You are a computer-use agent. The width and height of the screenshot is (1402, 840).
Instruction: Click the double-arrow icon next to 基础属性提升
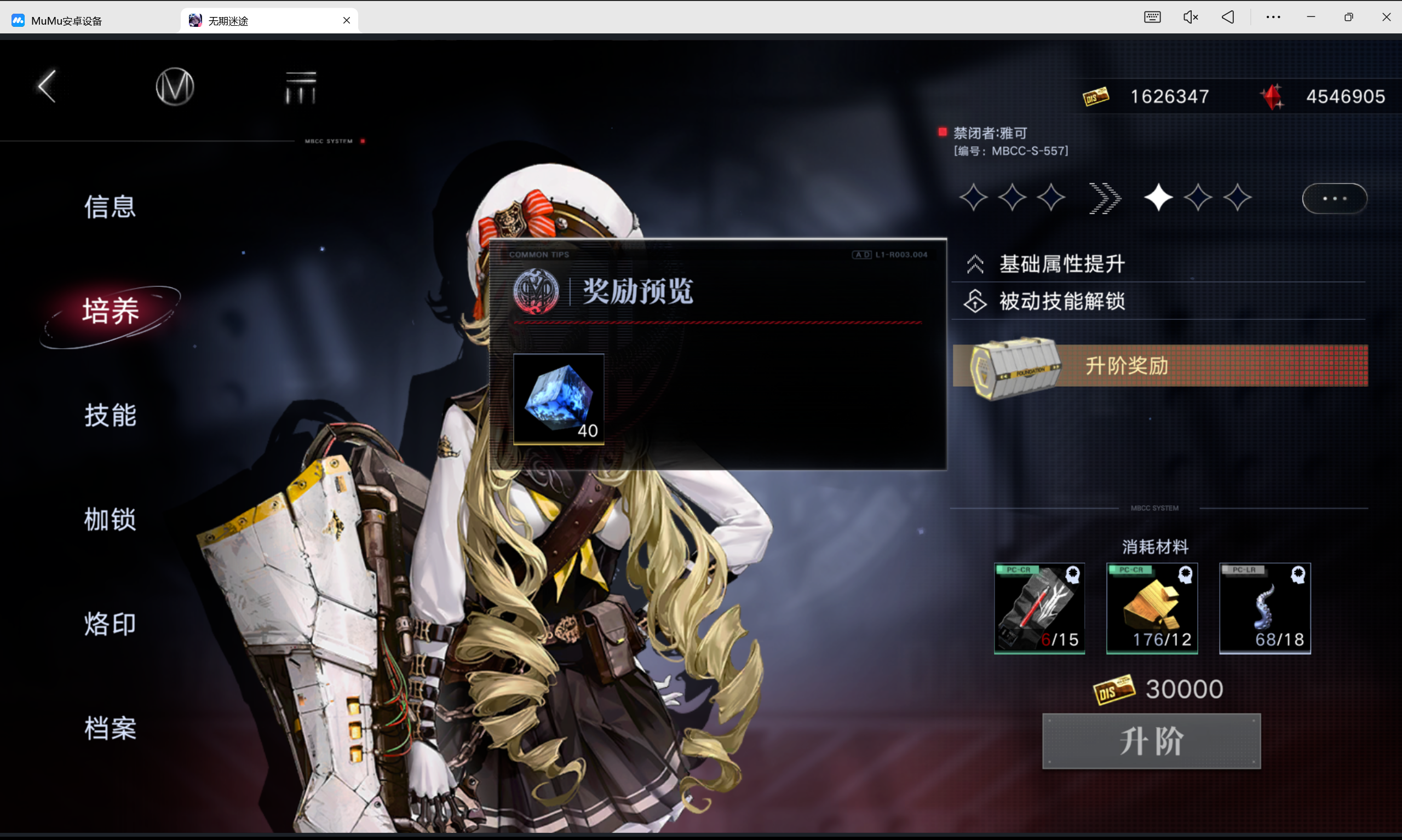click(x=975, y=264)
